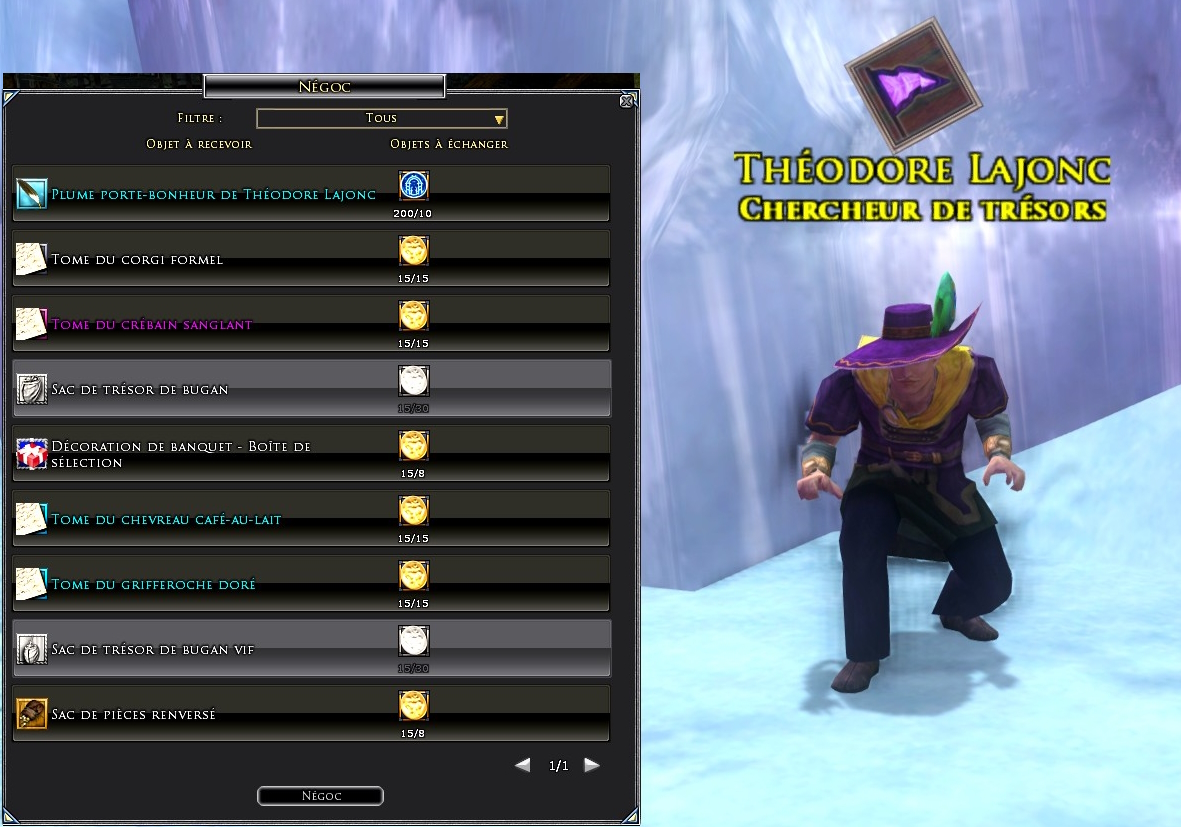The image size is (1181, 827).
Task: Click the quill icon of the Plume porte-bonheur
Action: [32, 194]
